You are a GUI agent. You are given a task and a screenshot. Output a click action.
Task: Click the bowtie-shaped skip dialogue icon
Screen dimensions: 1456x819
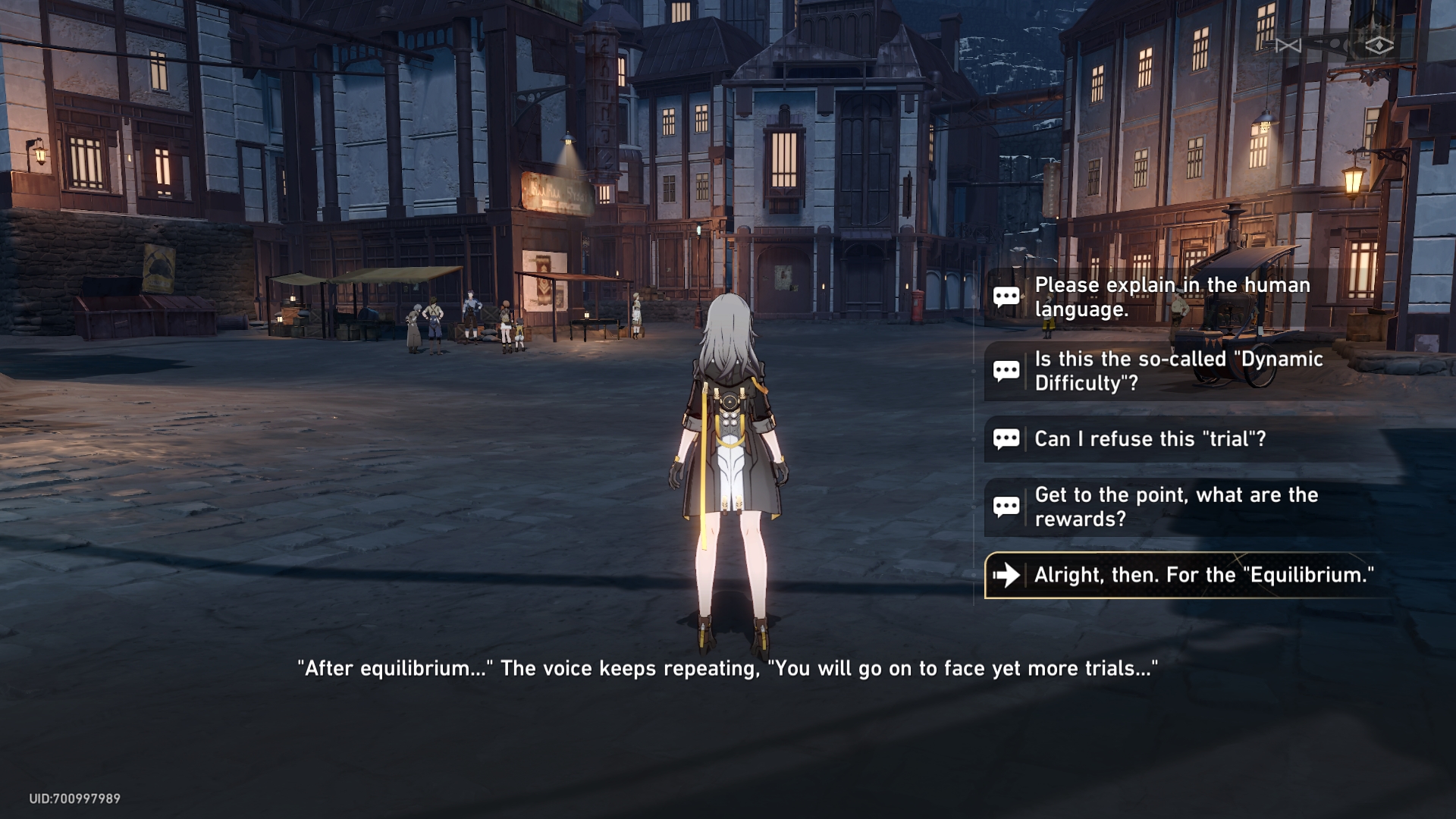[1288, 46]
